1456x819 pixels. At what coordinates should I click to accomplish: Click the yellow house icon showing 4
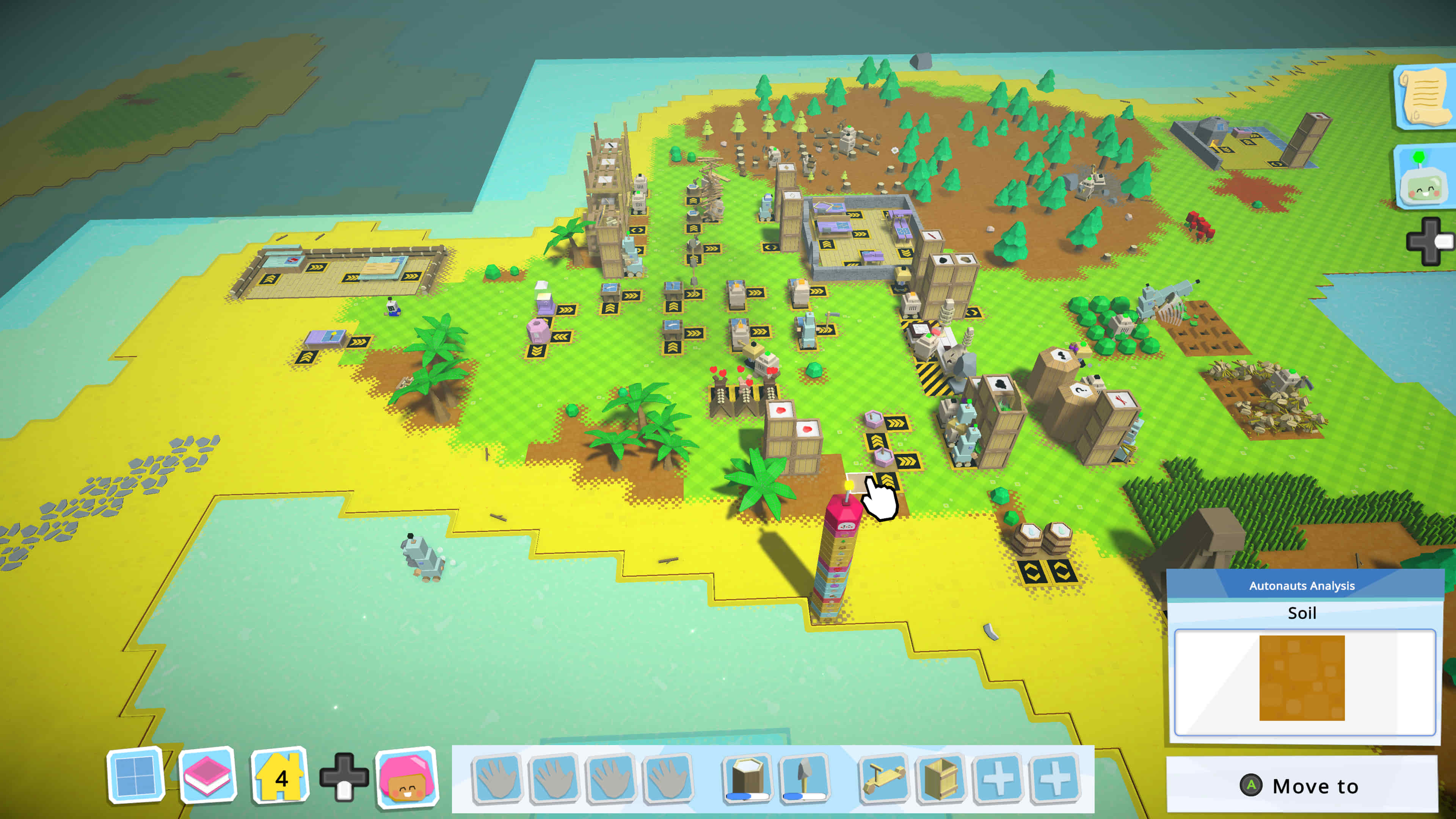(x=280, y=775)
